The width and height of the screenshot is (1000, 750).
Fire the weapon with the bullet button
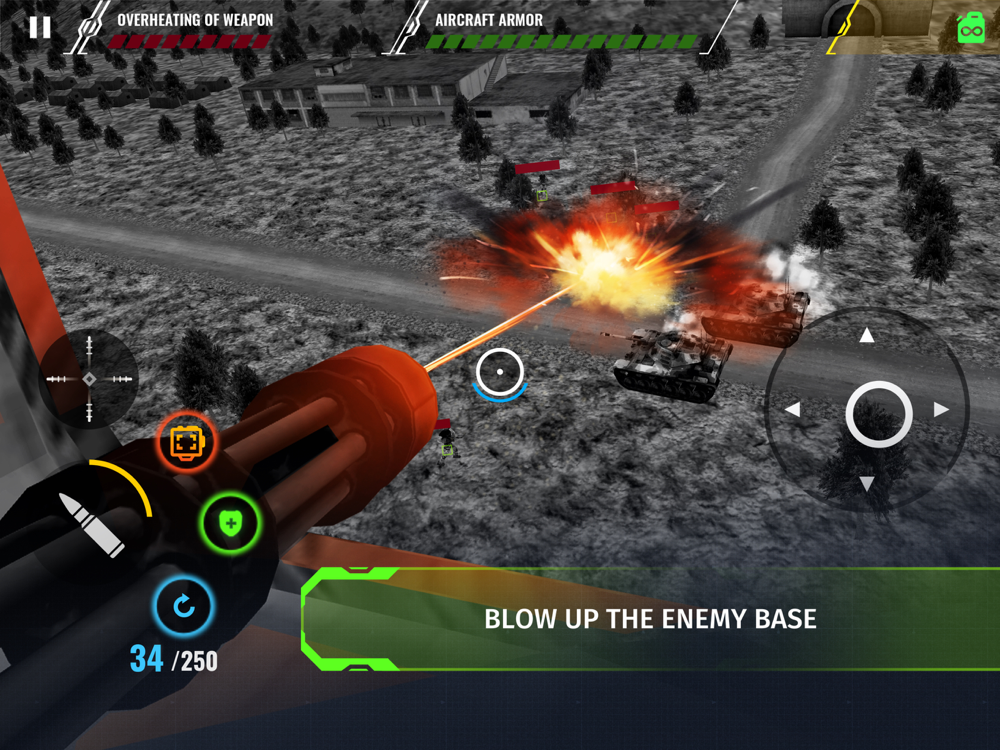[x=91, y=523]
